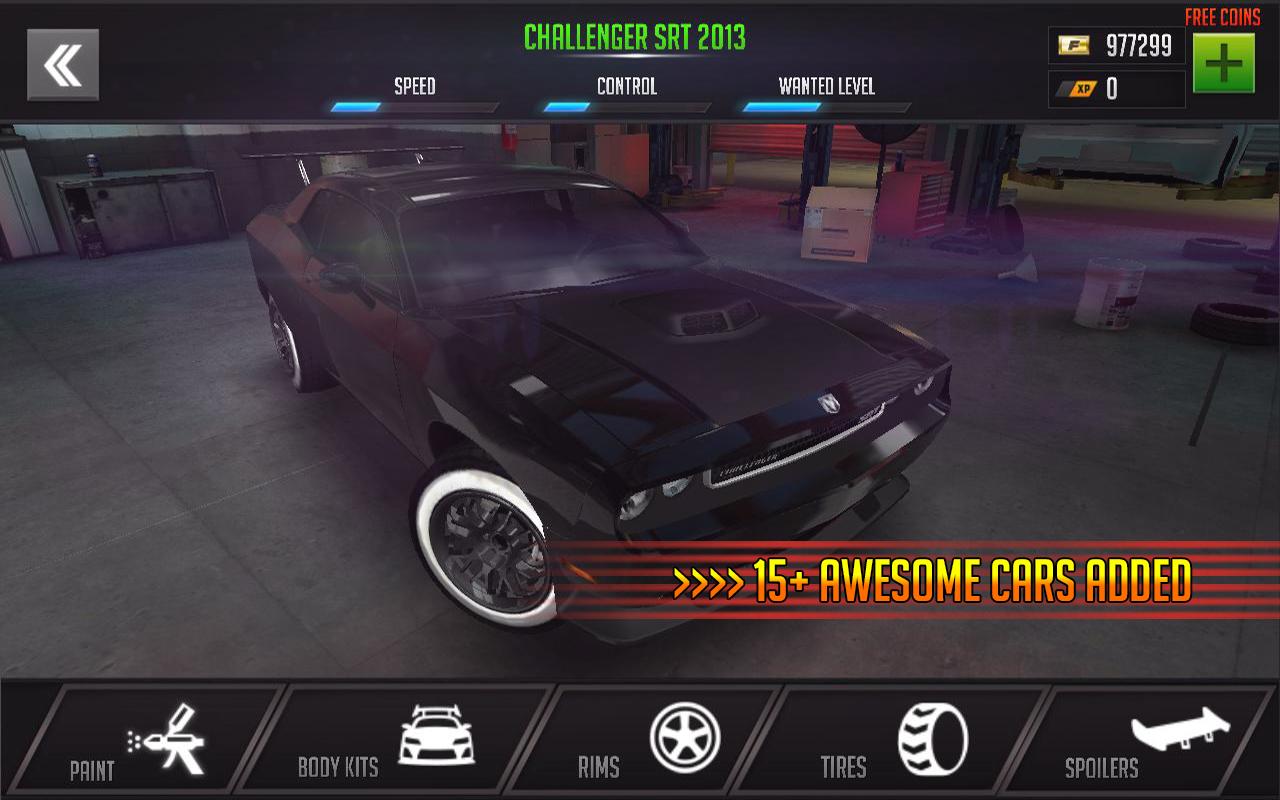Image resolution: width=1280 pixels, height=800 pixels.
Task: Click the SPEED stat progress bar
Action: (x=414, y=103)
